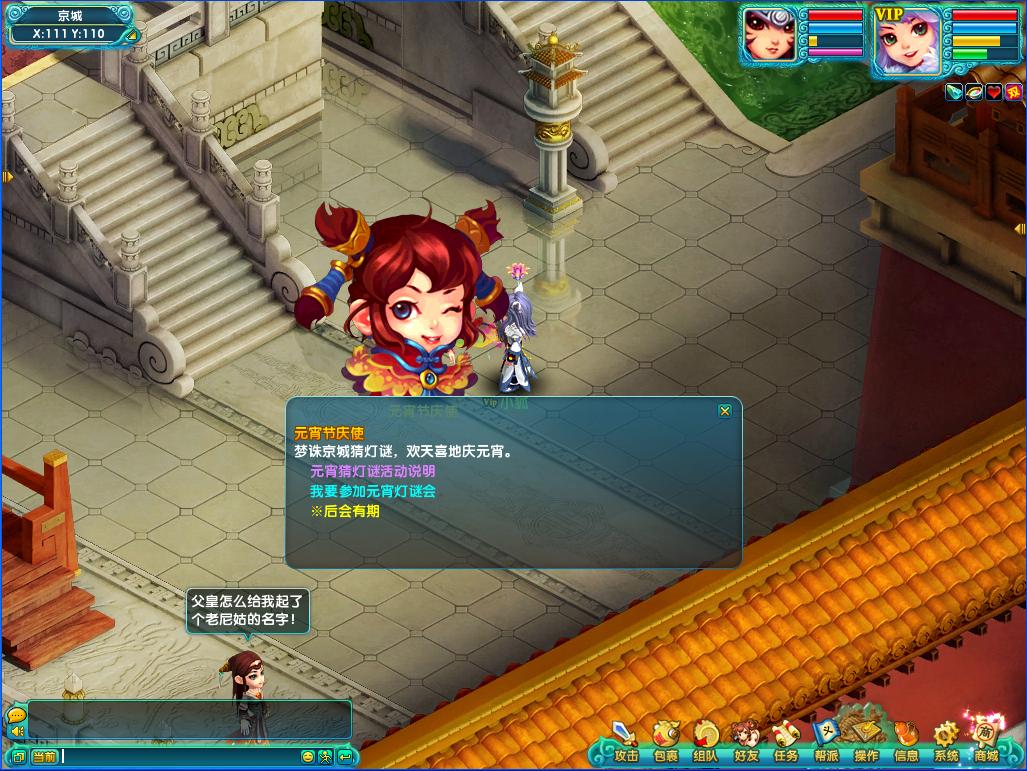Click the chat text input field
Viewport: 1027px width, 771px height.
[x=180, y=757]
